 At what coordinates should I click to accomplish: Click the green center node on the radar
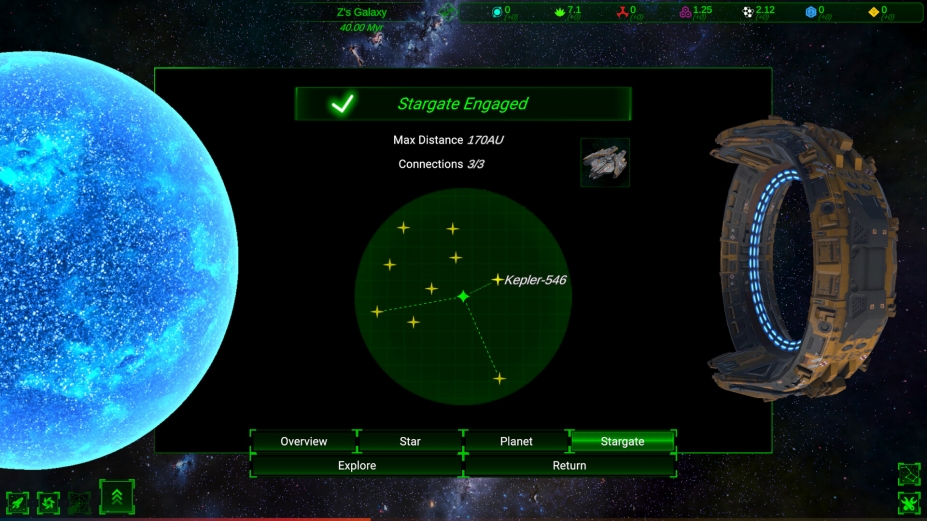[463, 296]
